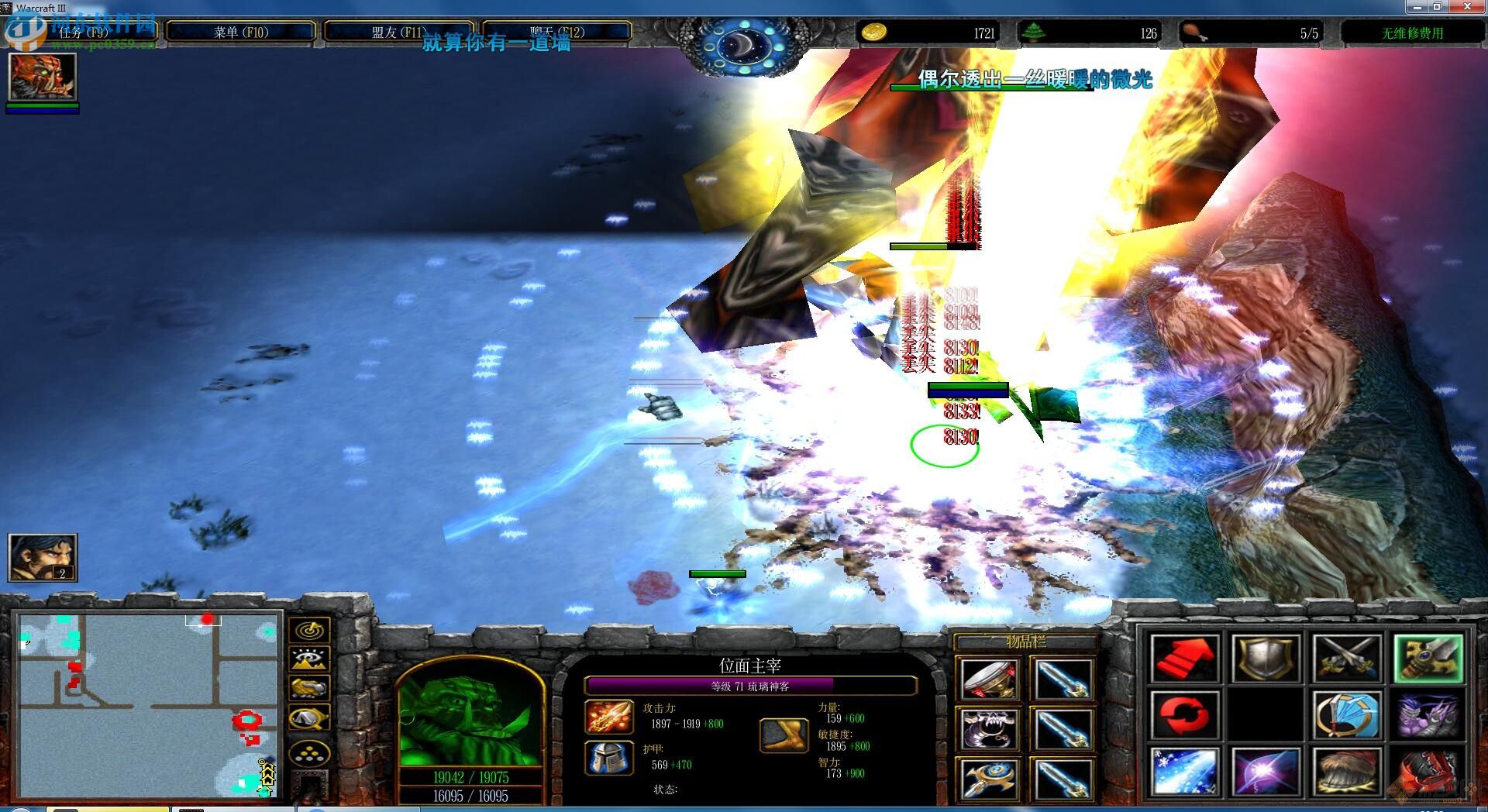Select the gold and blue orb staff item
The width and height of the screenshot is (1488, 812).
(989, 778)
